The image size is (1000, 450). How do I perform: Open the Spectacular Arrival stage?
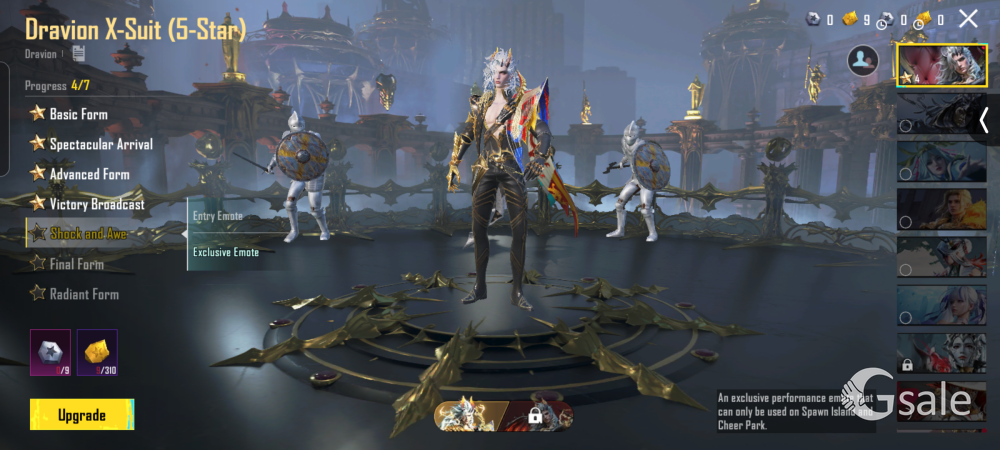click(100, 144)
